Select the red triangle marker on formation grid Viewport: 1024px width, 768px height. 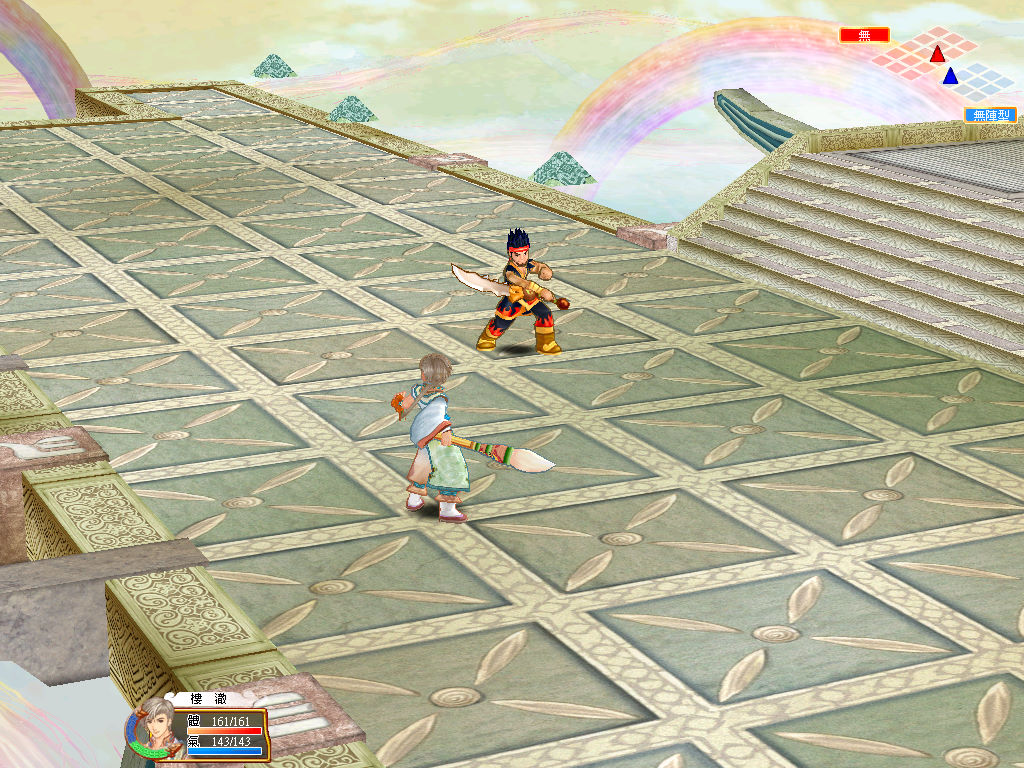(x=937, y=54)
